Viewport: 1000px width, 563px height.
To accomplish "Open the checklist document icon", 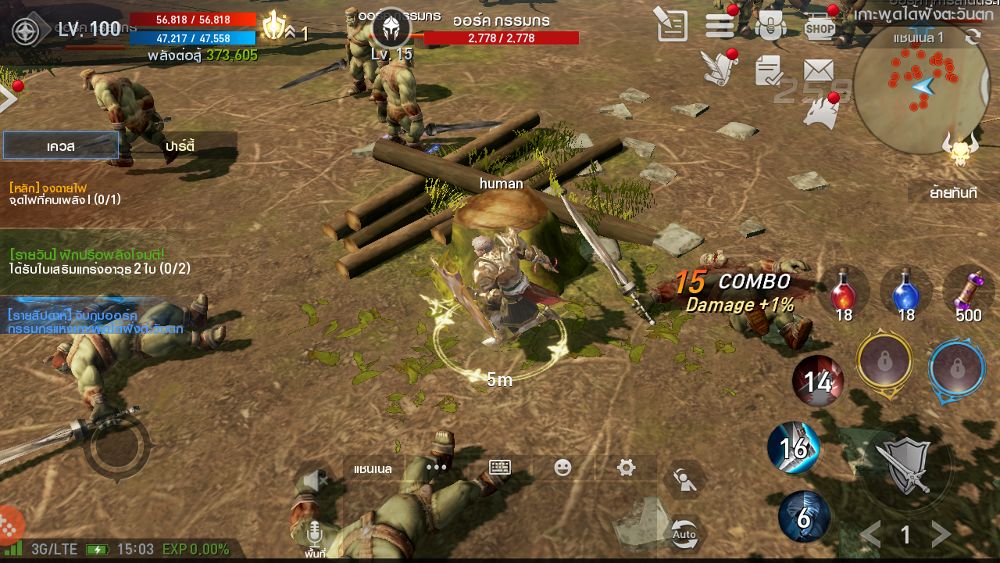I will pos(768,70).
